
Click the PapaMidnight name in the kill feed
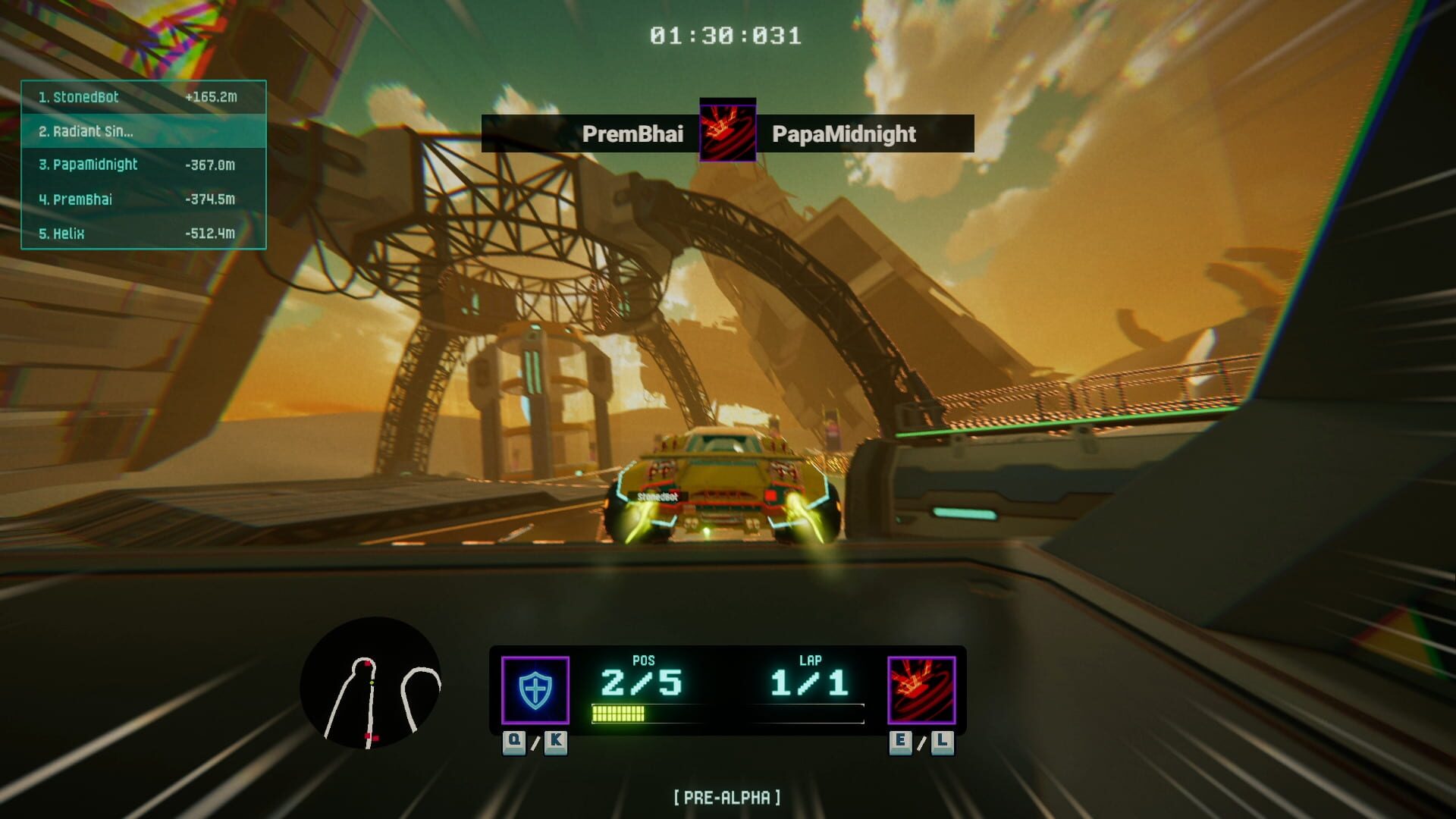coord(843,134)
